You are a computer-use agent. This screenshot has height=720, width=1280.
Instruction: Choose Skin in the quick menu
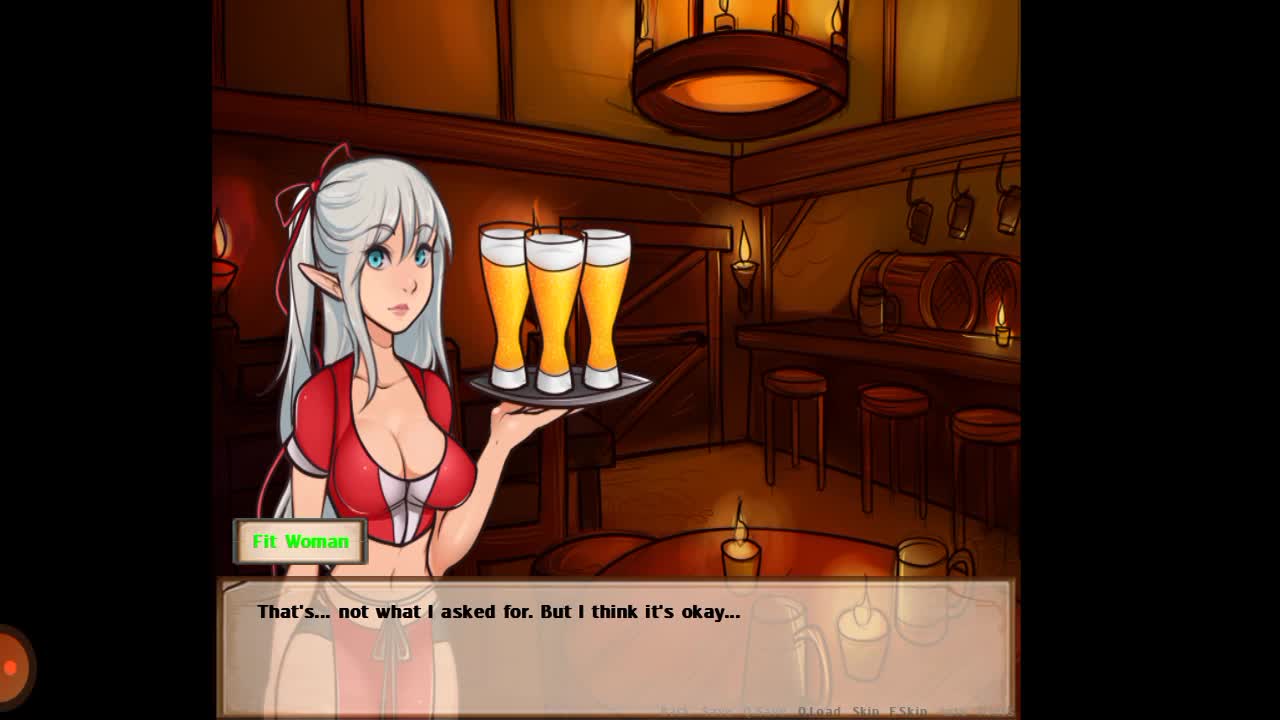tap(865, 711)
